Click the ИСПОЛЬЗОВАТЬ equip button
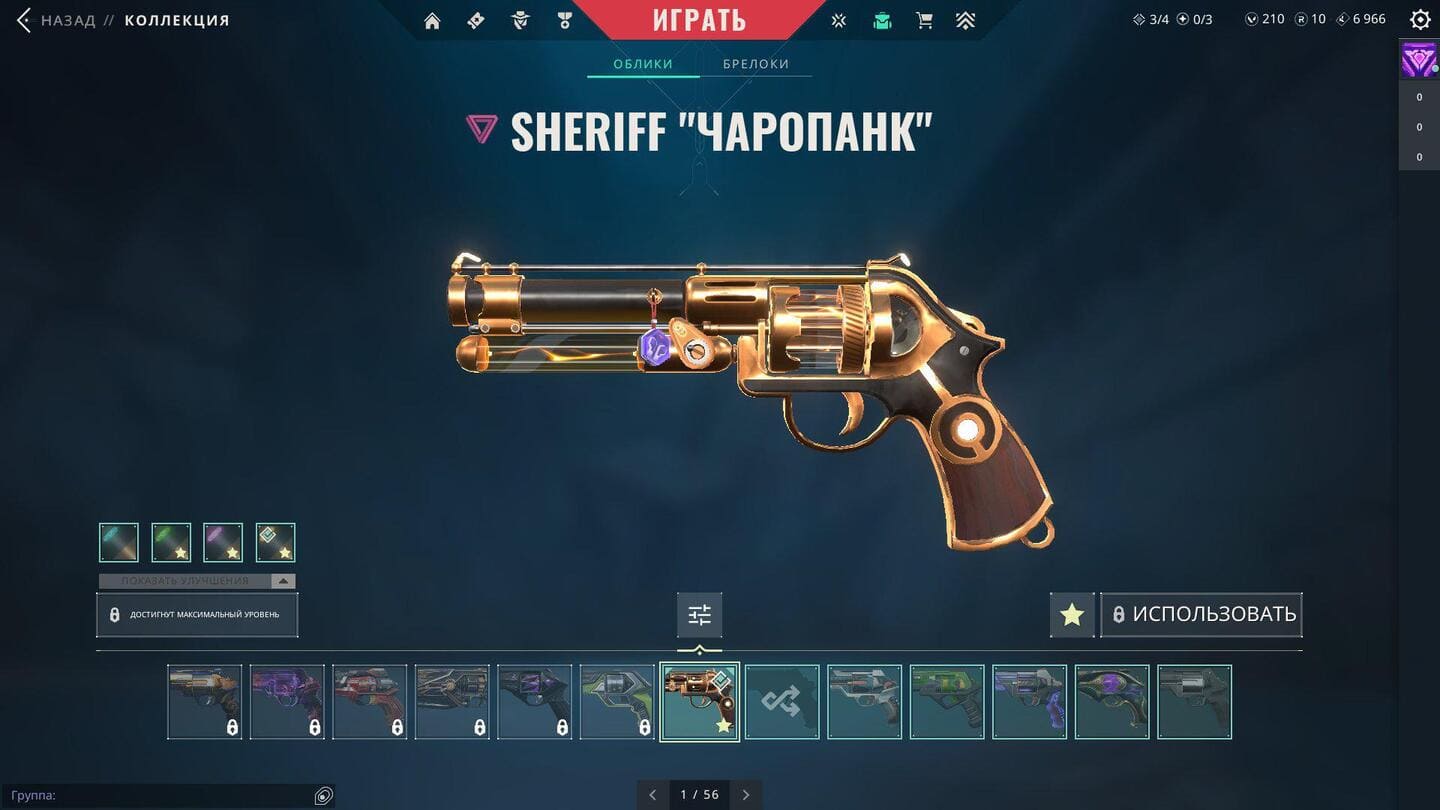 tap(1202, 615)
